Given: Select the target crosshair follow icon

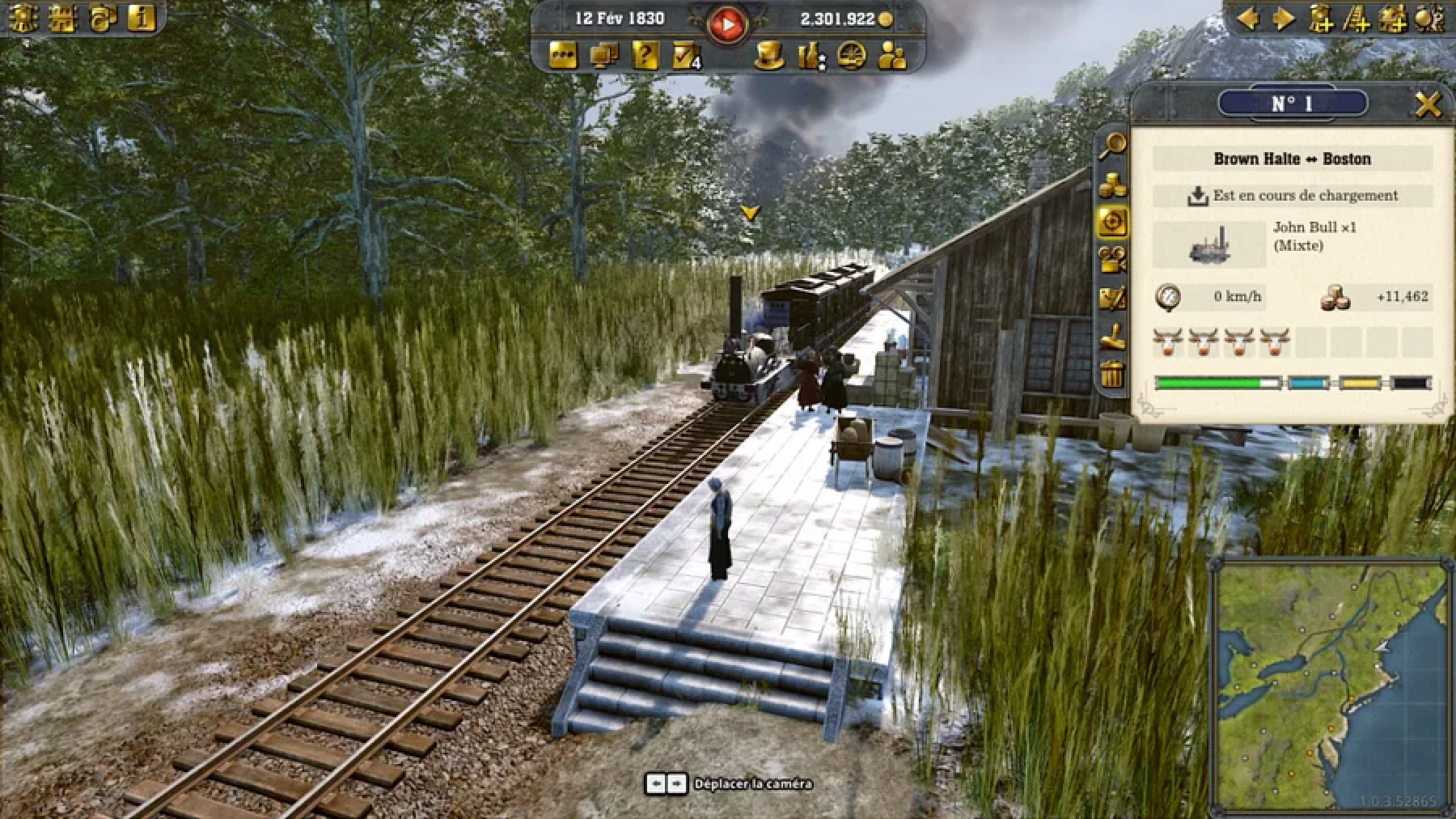Looking at the screenshot, I should coord(1112,222).
